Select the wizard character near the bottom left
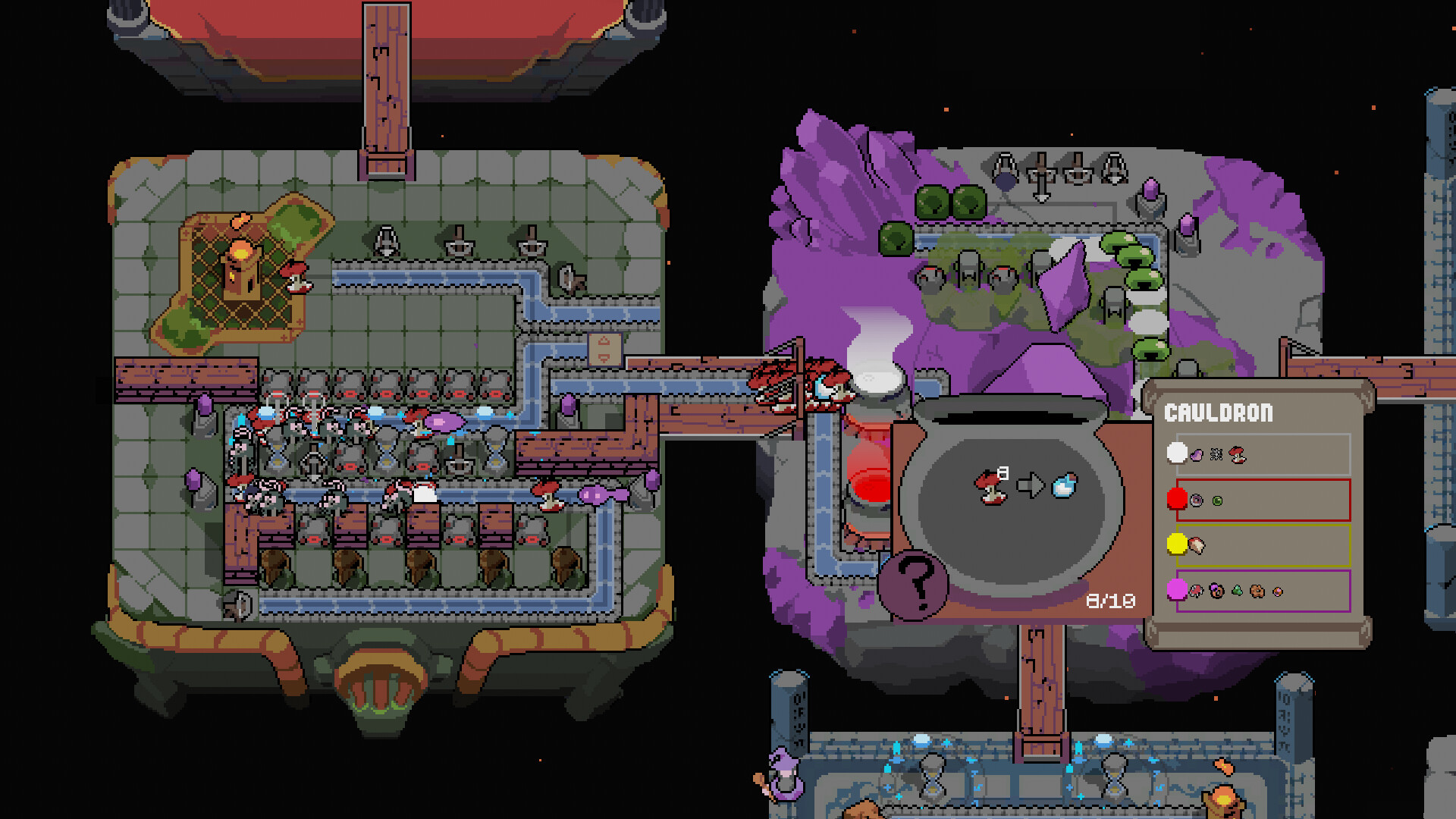Screen dimensions: 1456x819 coord(785,775)
